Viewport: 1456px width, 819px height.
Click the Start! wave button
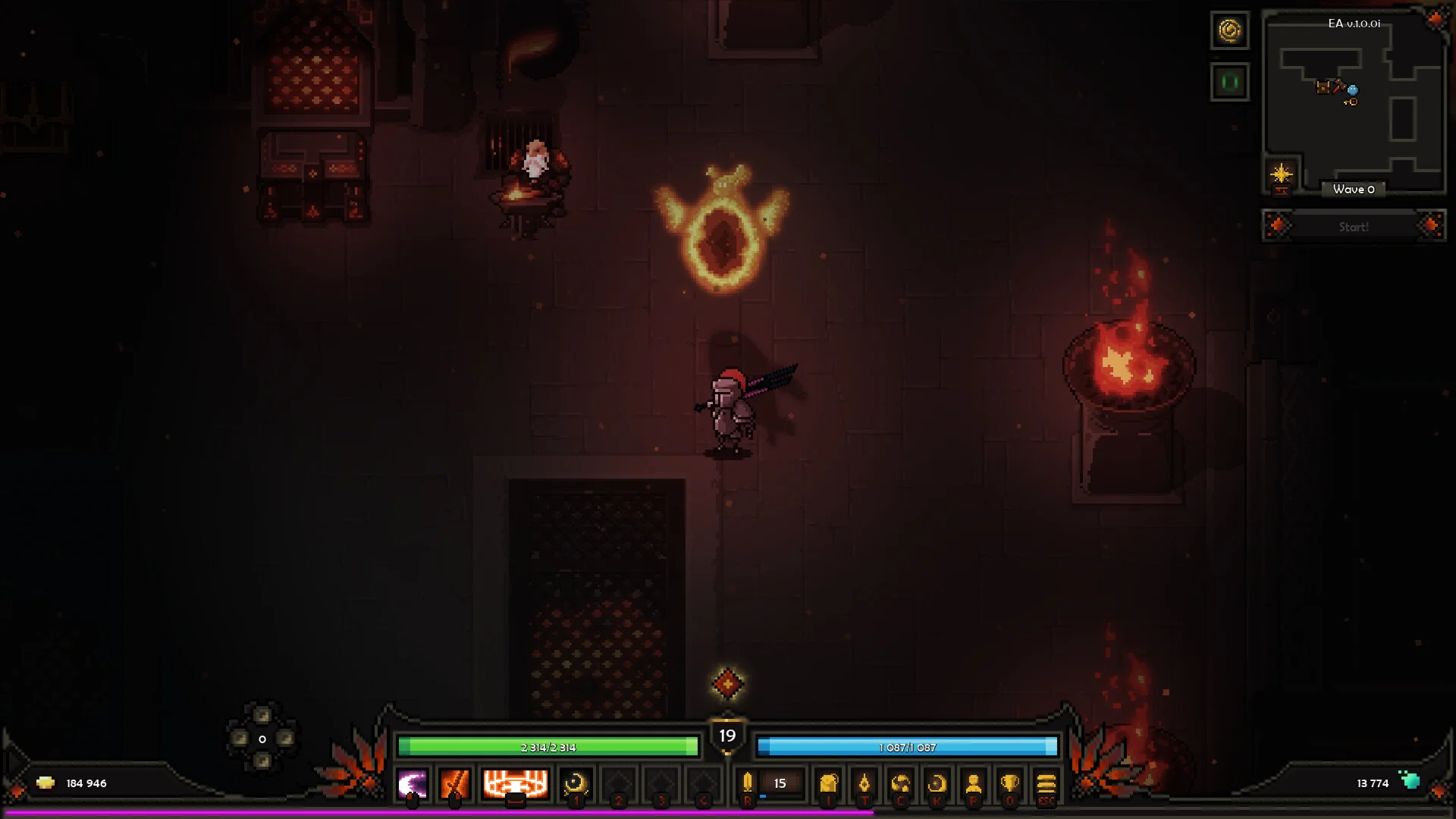[1354, 227]
